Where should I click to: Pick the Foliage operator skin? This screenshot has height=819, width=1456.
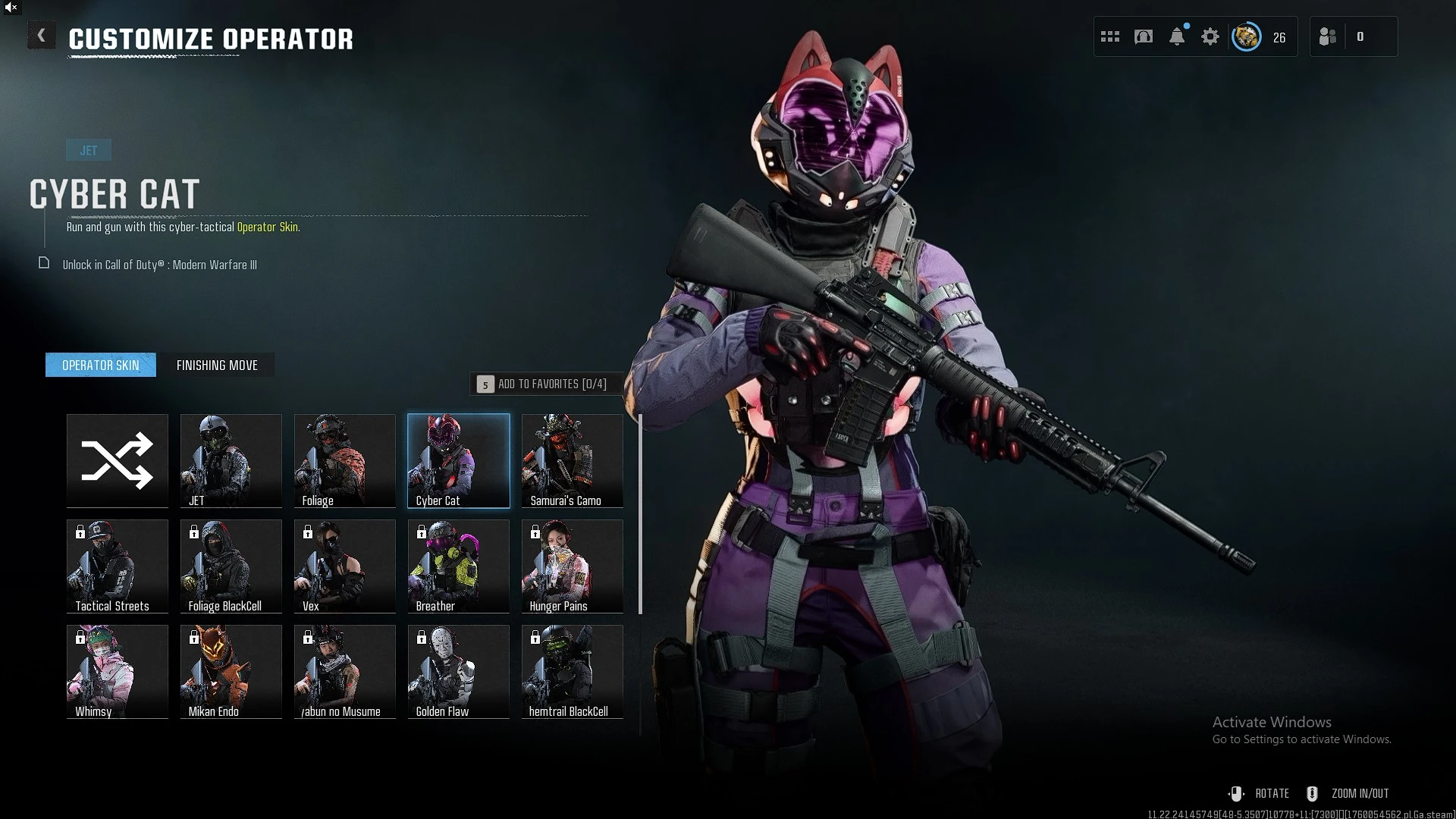(x=345, y=460)
